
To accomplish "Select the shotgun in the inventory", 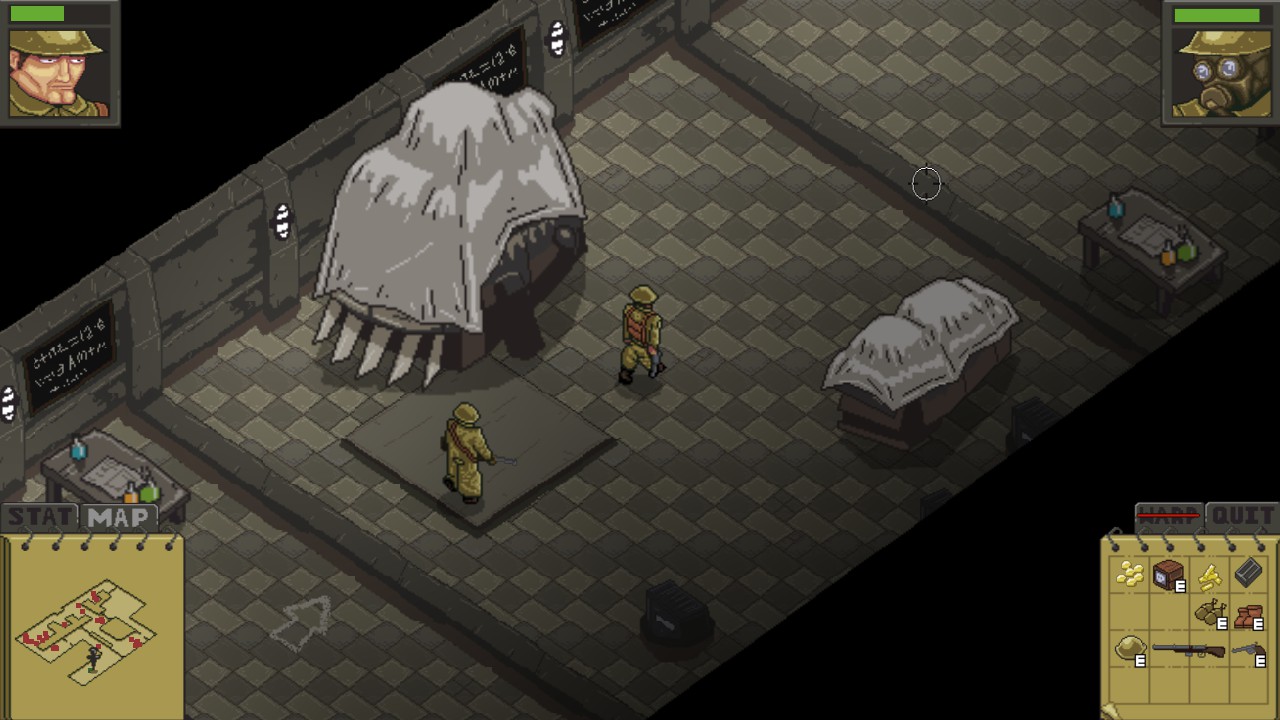I will coord(1190,648).
